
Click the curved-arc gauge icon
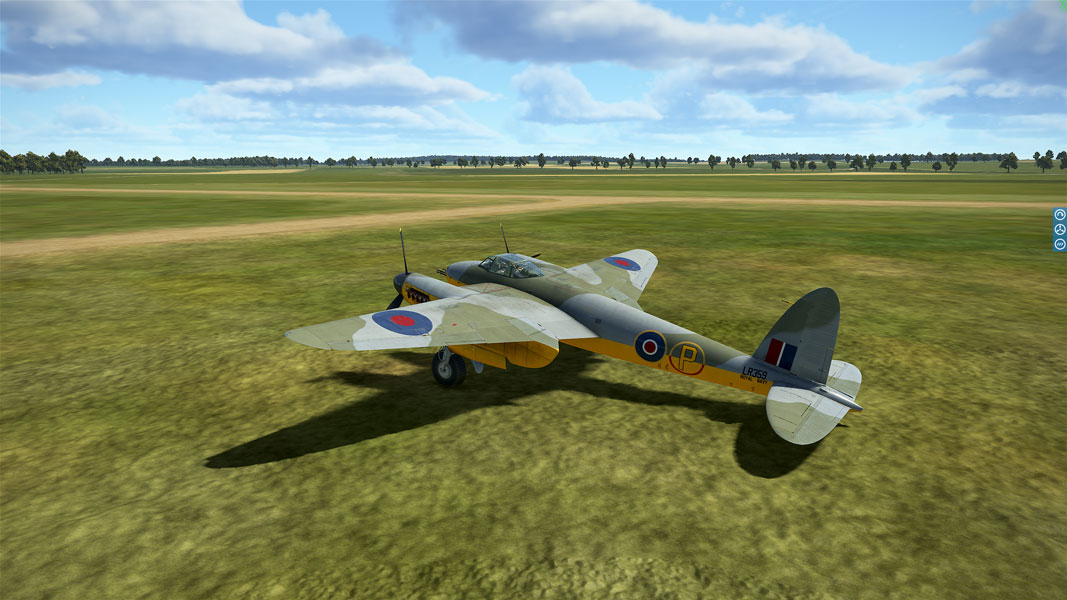tap(1060, 214)
